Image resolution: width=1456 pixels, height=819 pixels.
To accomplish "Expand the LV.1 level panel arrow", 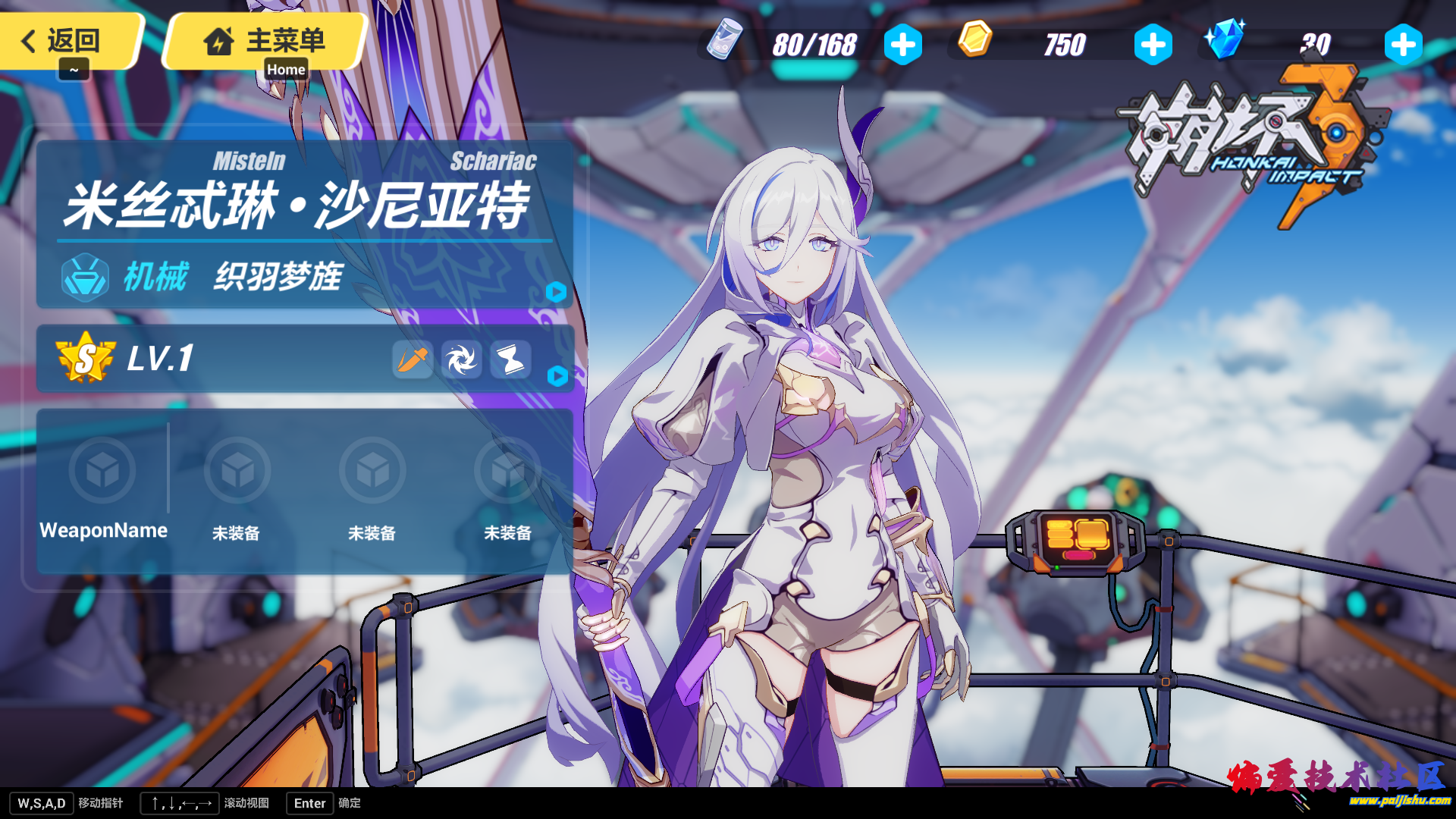I will click(557, 376).
